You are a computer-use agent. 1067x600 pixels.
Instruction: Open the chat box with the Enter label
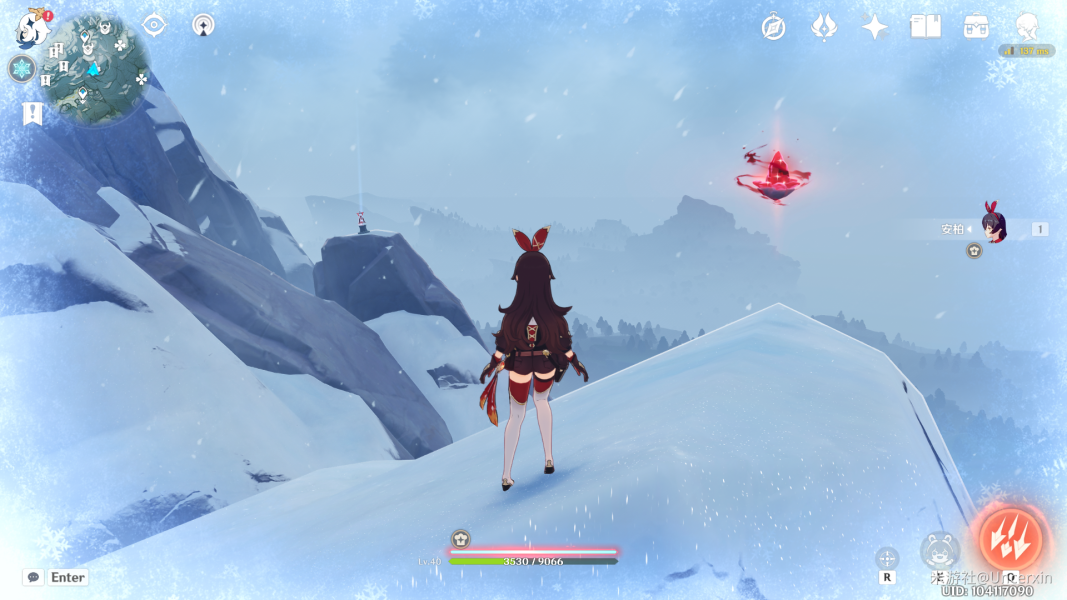click(x=56, y=577)
